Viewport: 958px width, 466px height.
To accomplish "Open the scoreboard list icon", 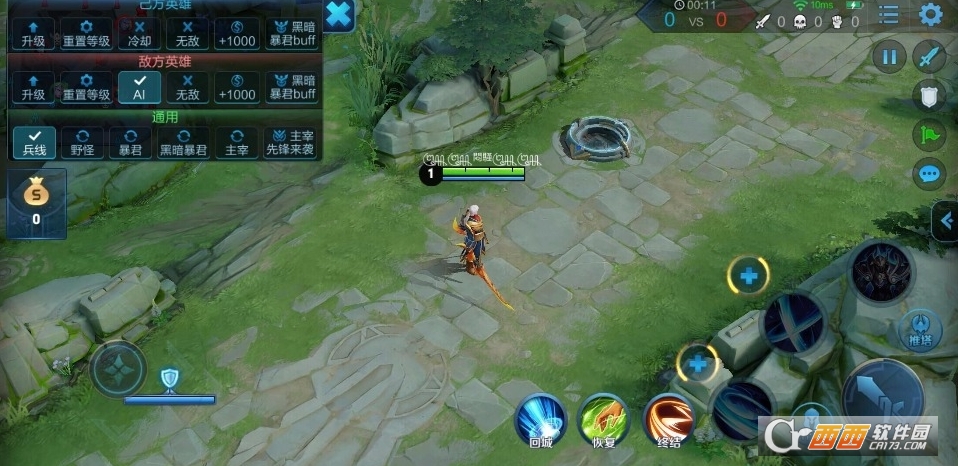I will pos(889,15).
